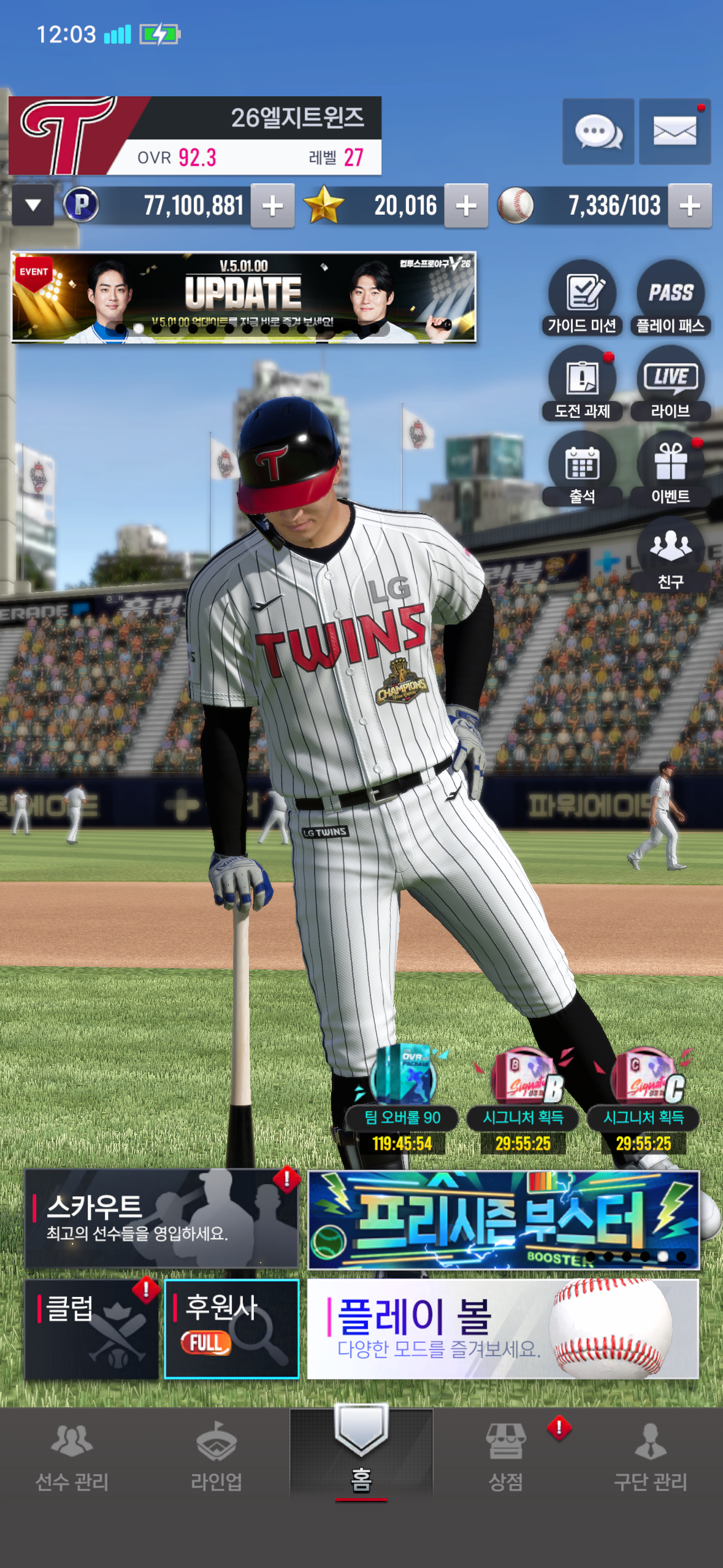This screenshot has width=723, height=1568.
Task: Open the 플레이 패스 PASS icon
Action: click(670, 298)
